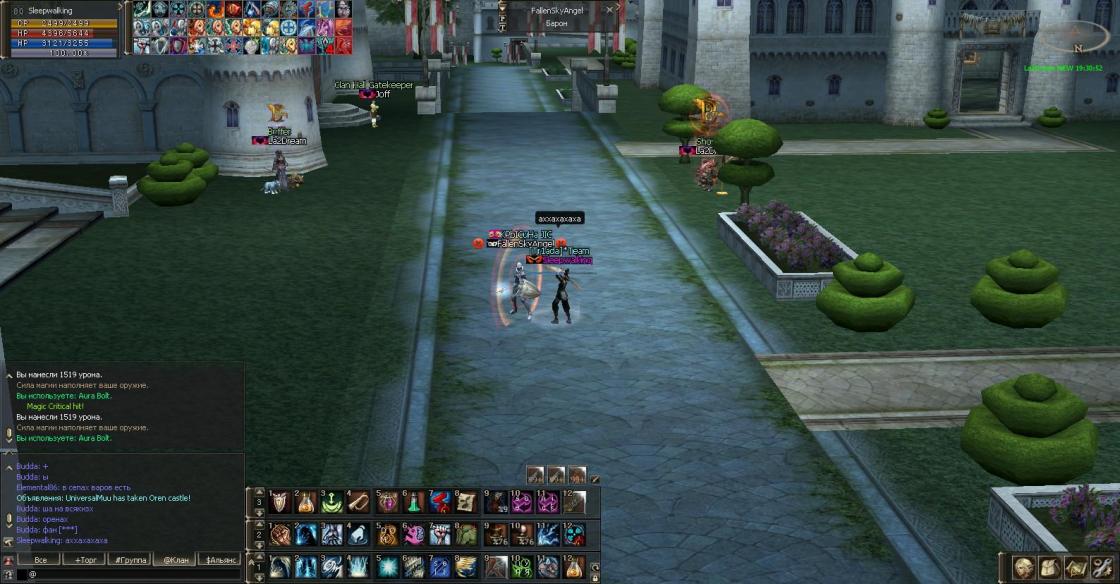This screenshot has height=584, width=1120.
Task: Open the $Альянс alliance chat tab
Action: [x=220, y=560]
